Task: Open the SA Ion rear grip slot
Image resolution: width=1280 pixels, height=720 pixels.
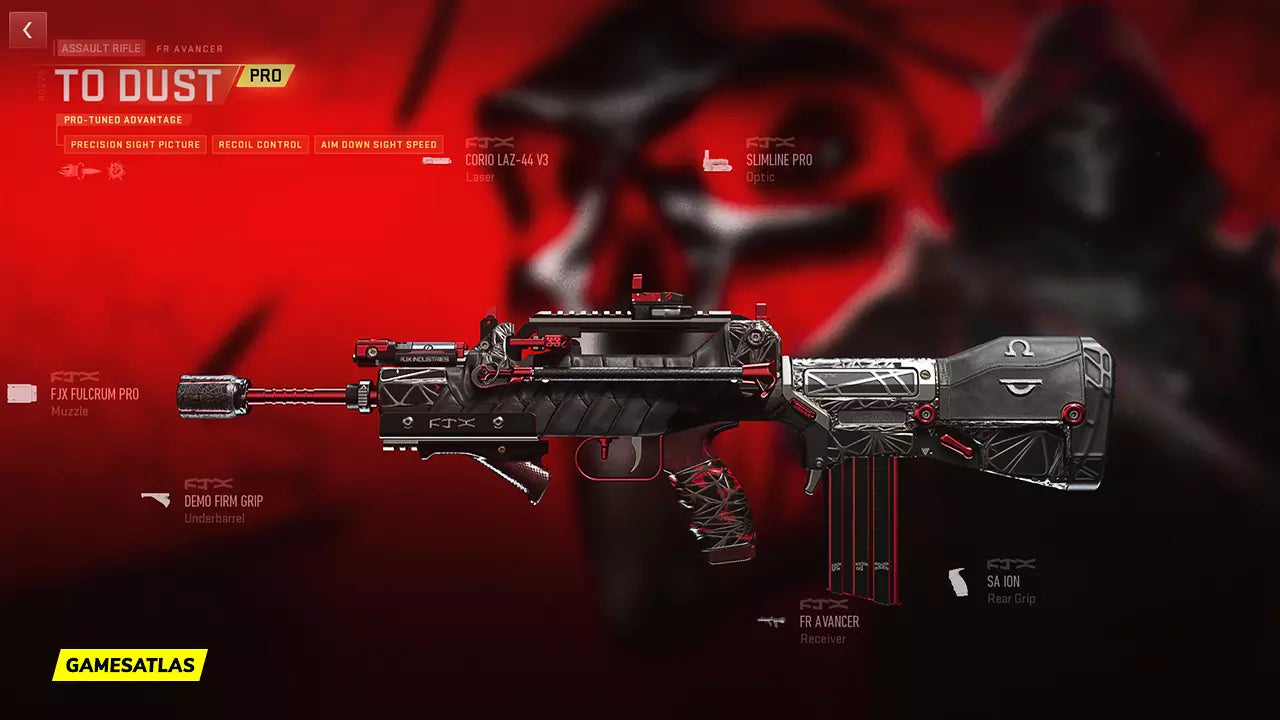Action: pyautogui.click(x=1003, y=582)
